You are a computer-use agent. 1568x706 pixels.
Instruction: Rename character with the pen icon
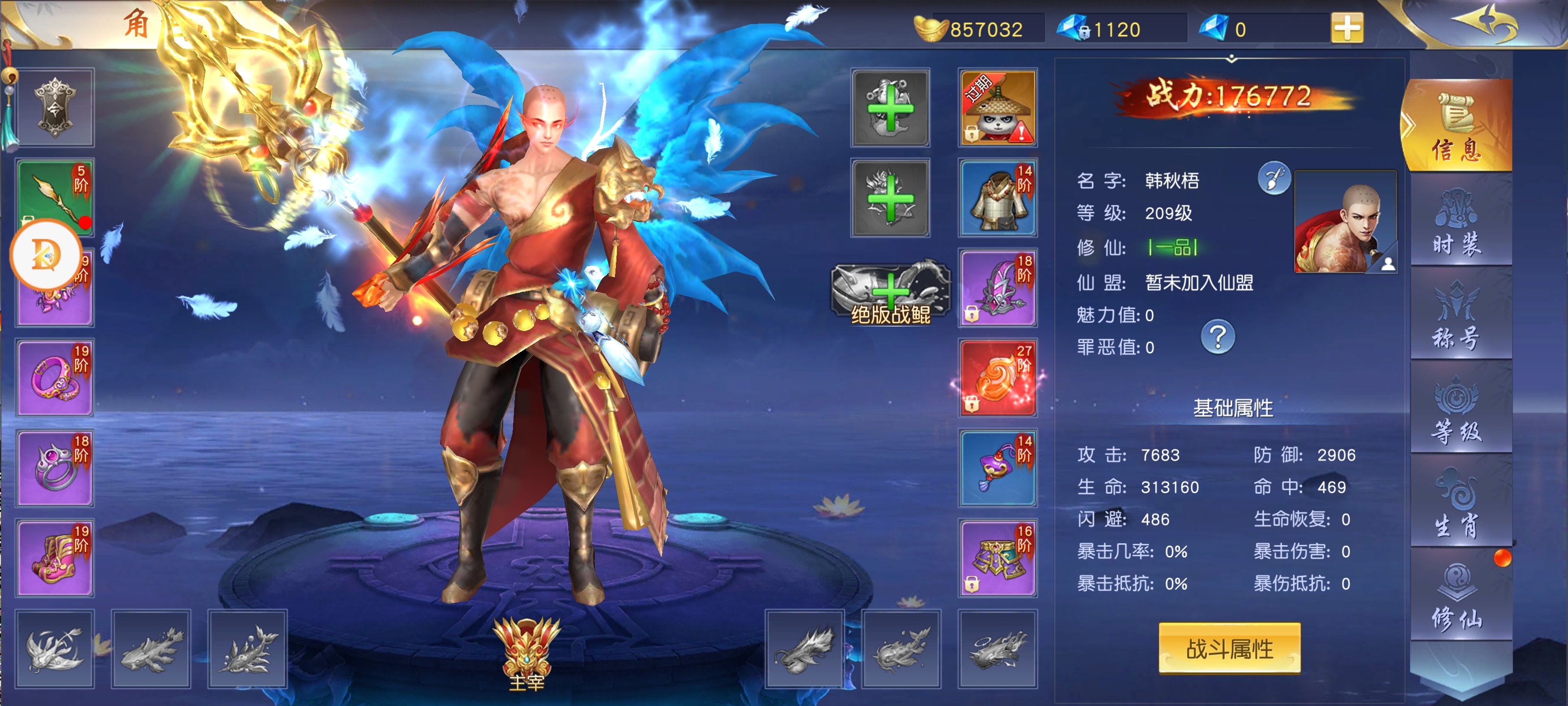(1274, 178)
